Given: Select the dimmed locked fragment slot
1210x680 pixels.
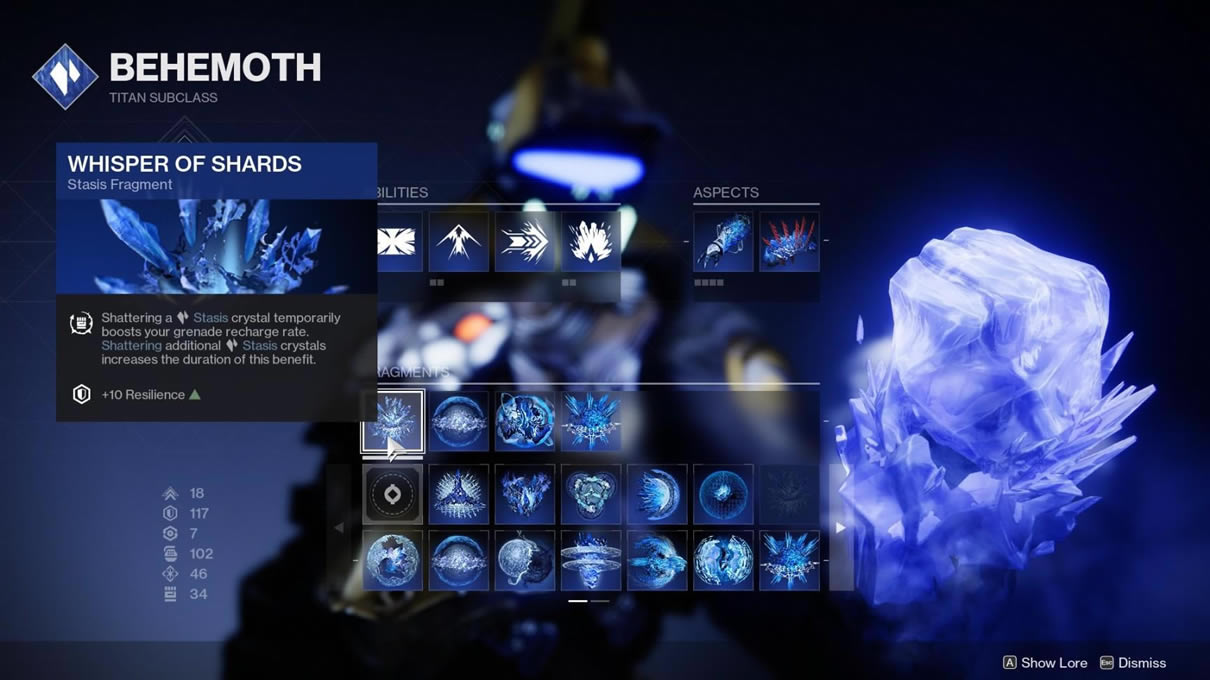Looking at the screenshot, I should pyautogui.click(x=789, y=494).
